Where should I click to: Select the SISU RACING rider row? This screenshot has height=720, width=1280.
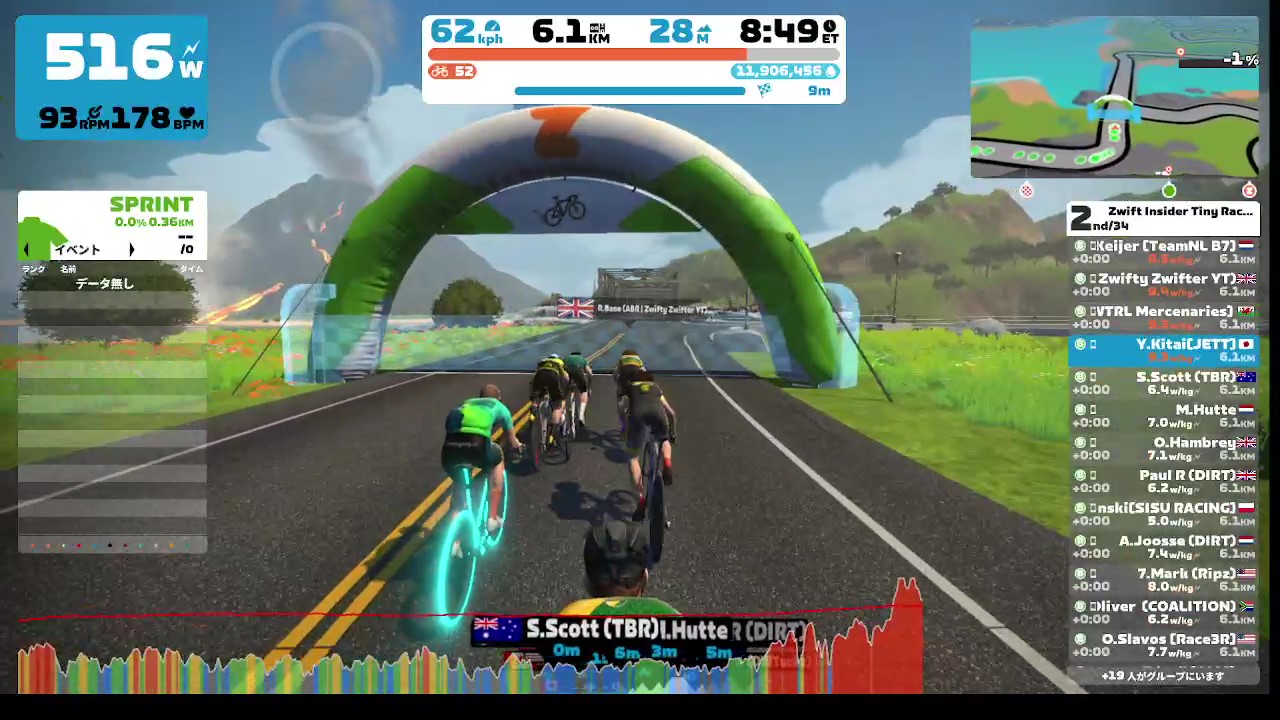[x=1163, y=514]
